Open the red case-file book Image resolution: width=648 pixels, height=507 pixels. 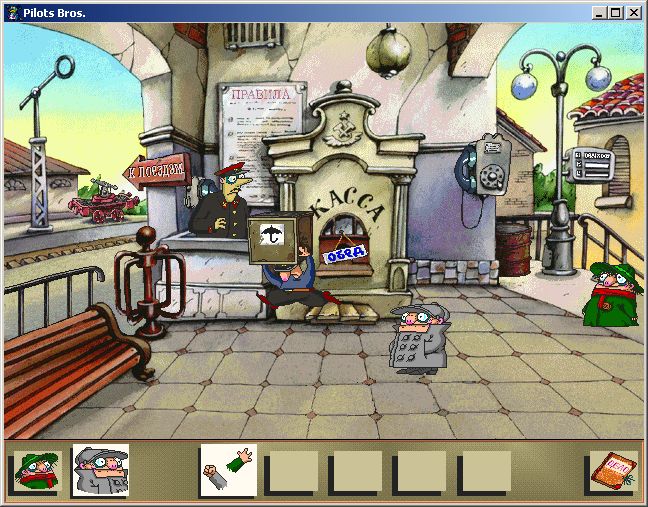tap(611, 471)
